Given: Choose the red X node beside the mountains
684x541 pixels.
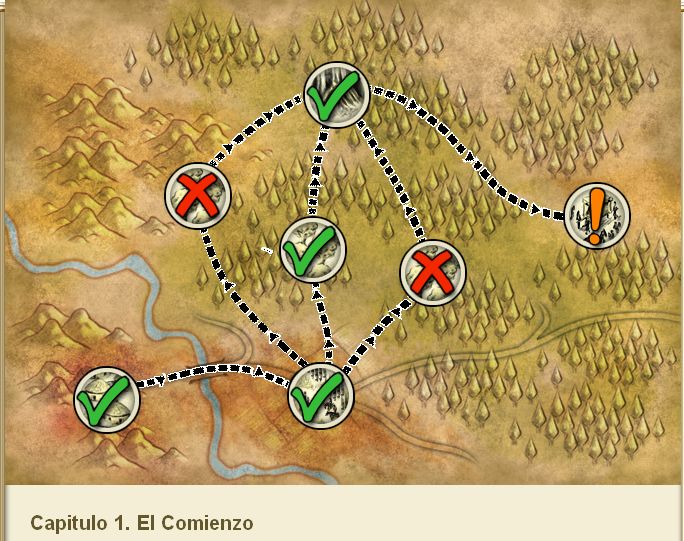Looking at the screenshot, I should [x=198, y=193].
